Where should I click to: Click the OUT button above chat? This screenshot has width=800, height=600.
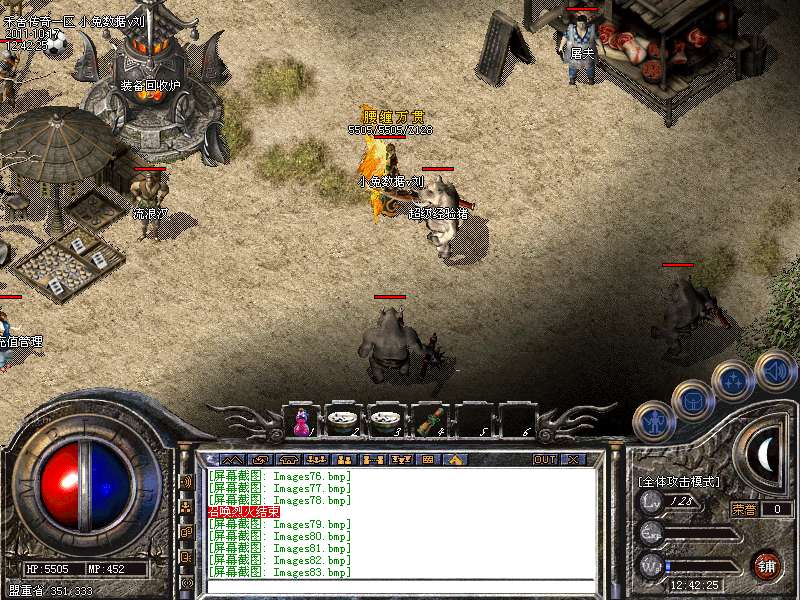click(x=545, y=459)
